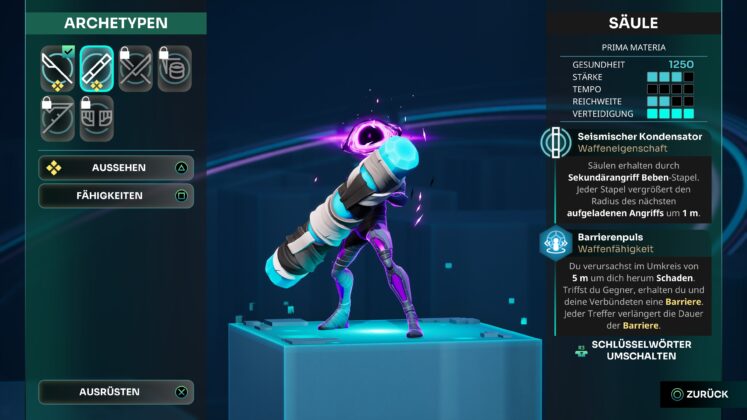This screenshot has width=747, height=420.
Task: Select the equipped sword archetype with checkmark
Action: (x=57, y=67)
